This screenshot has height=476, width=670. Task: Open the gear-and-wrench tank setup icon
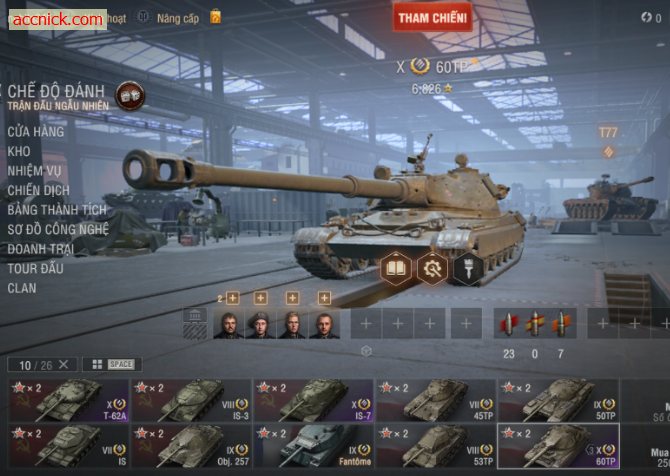pos(432,268)
